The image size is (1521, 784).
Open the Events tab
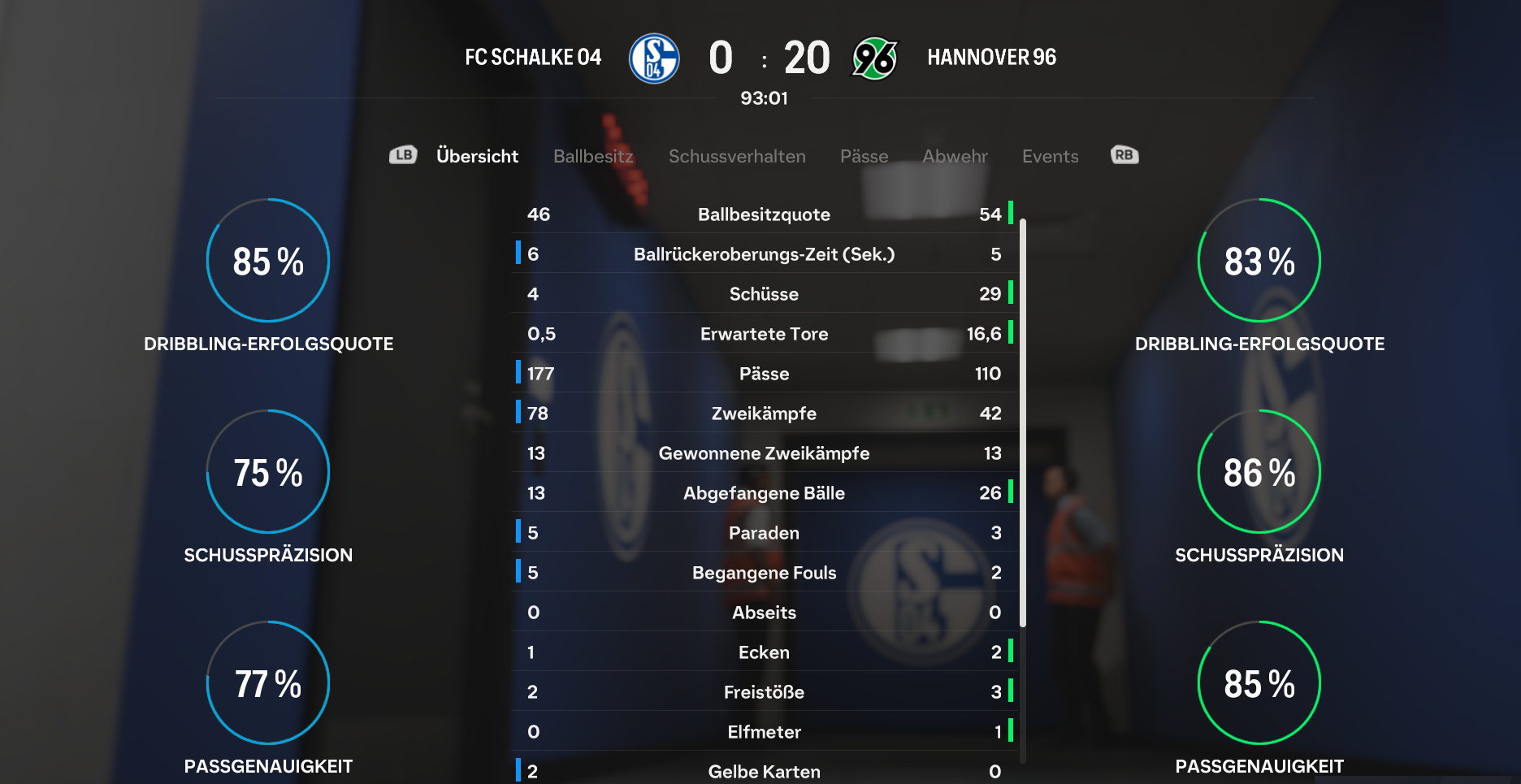(x=1050, y=156)
